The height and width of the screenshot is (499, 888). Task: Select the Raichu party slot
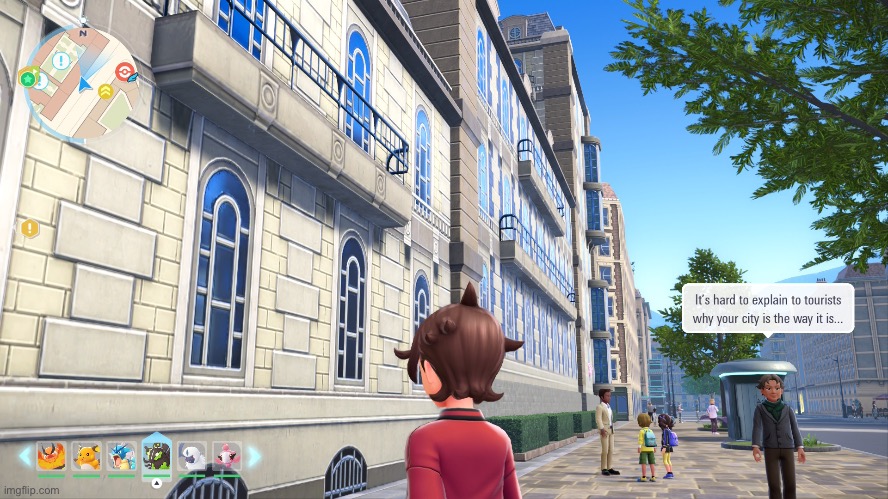87,456
